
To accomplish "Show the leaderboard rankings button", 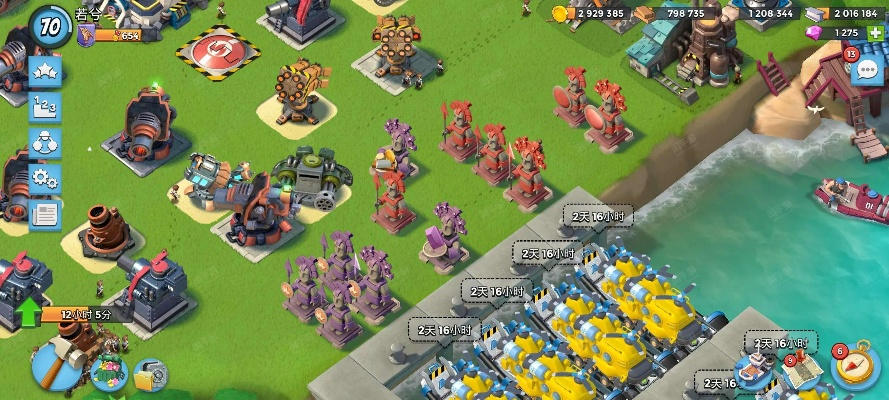I will click(45, 108).
